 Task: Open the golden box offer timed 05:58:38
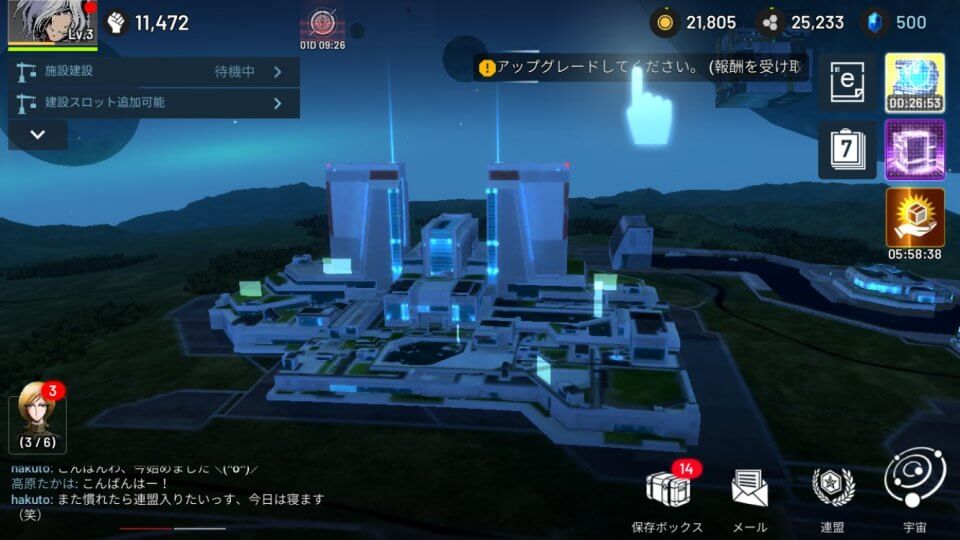[x=914, y=218]
